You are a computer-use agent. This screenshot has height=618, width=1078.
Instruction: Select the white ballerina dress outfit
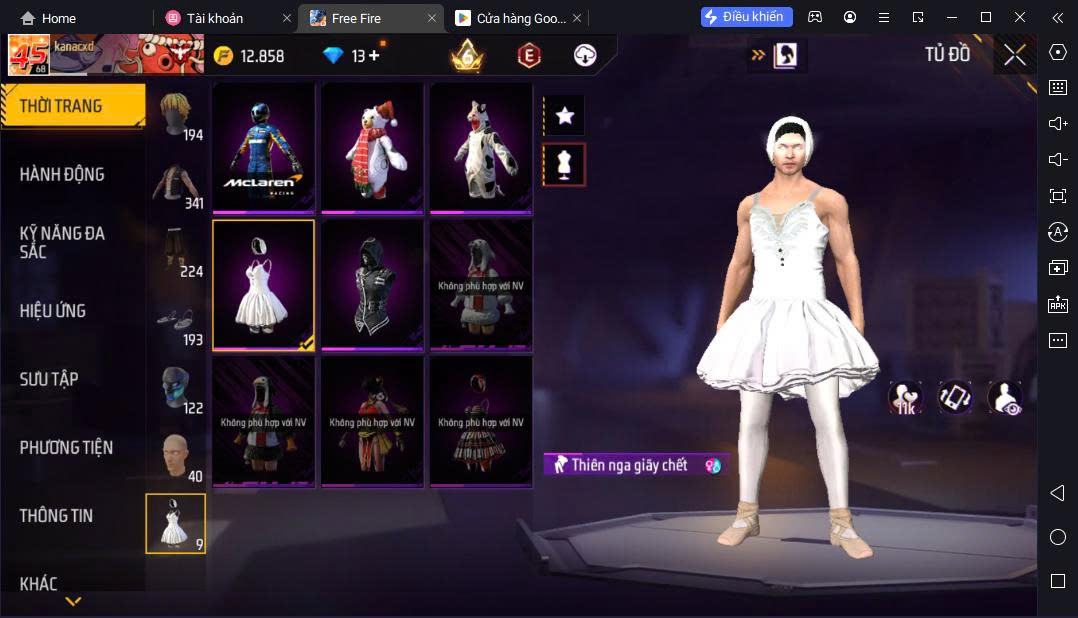click(263, 285)
